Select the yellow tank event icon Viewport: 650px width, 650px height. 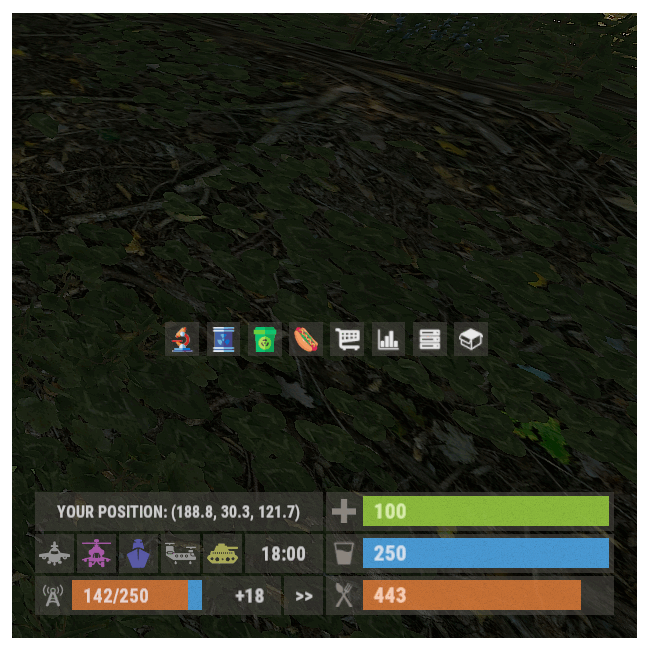[x=222, y=553]
